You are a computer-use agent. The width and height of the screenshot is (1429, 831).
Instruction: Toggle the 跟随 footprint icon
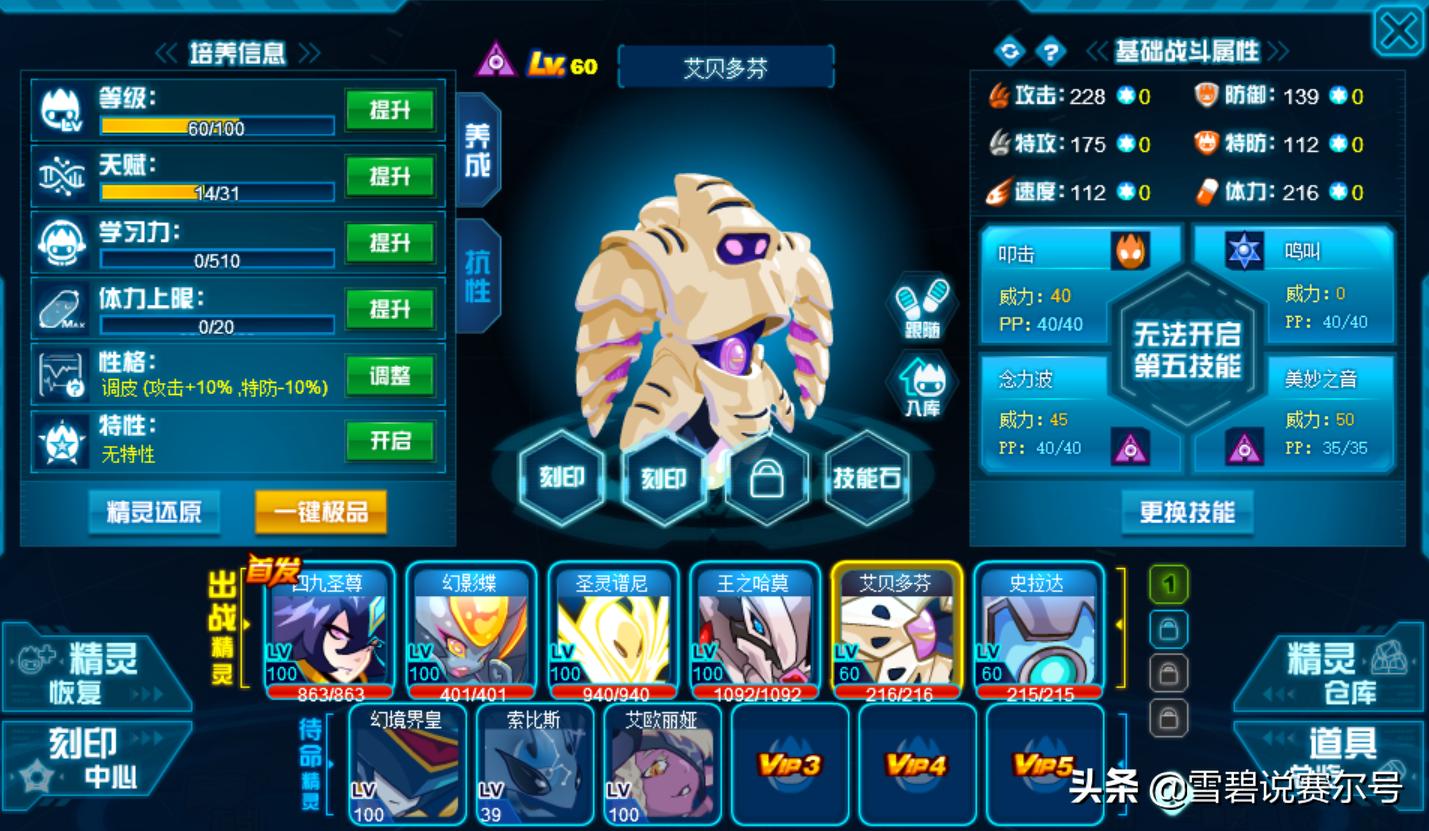click(921, 307)
